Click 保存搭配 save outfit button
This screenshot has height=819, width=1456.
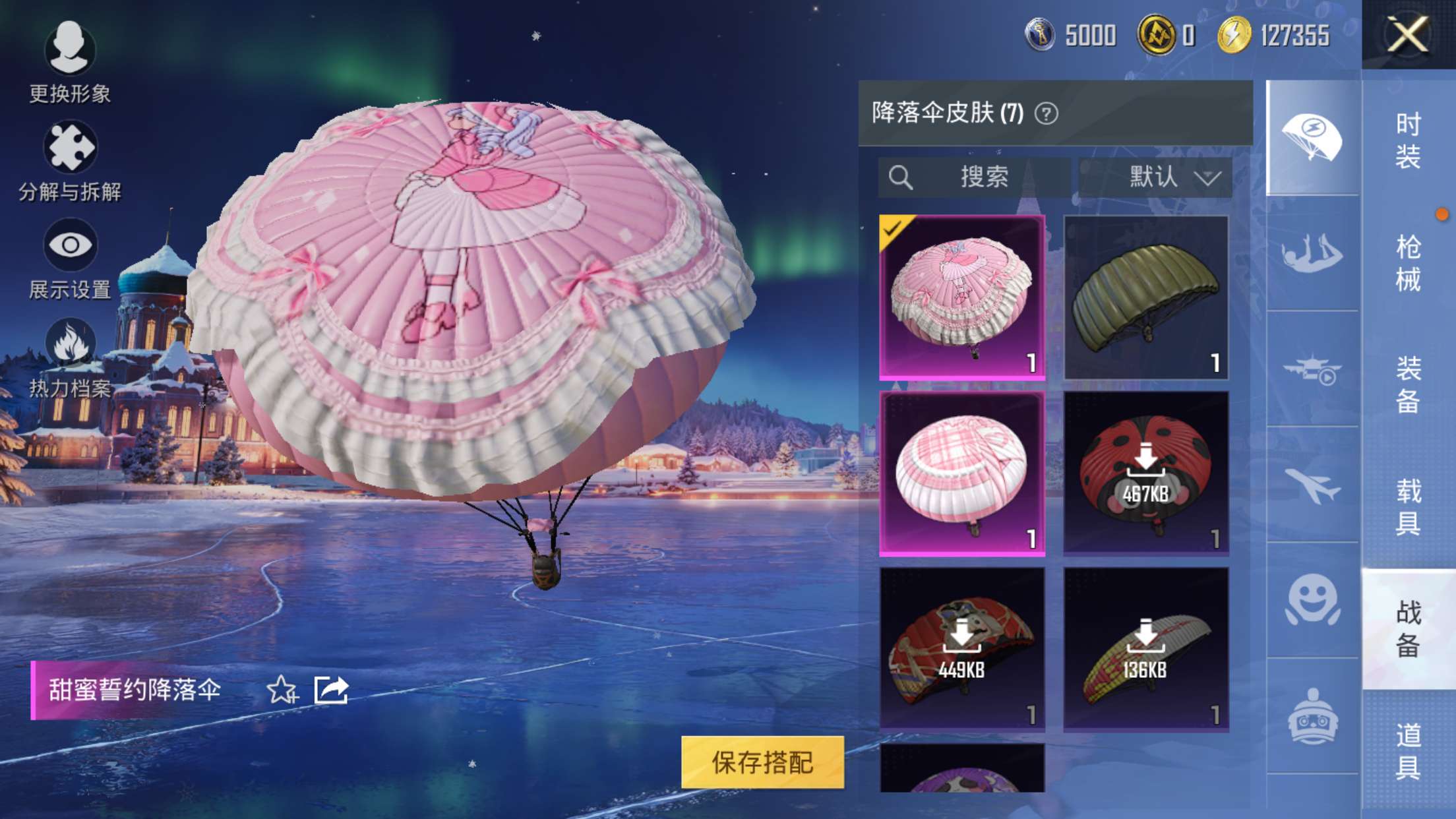(x=762, y=762)
